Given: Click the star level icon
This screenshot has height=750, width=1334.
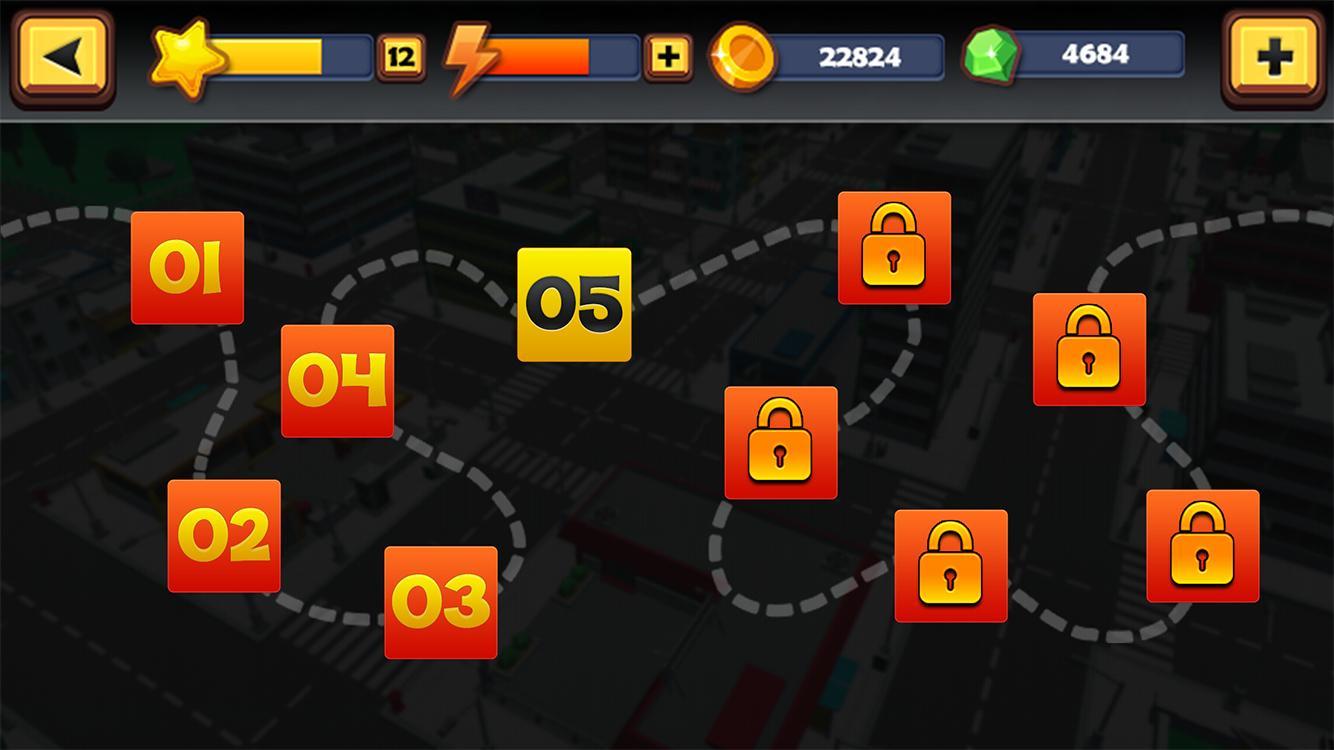Looking at the screenshot, I should [x=186, y=55].
